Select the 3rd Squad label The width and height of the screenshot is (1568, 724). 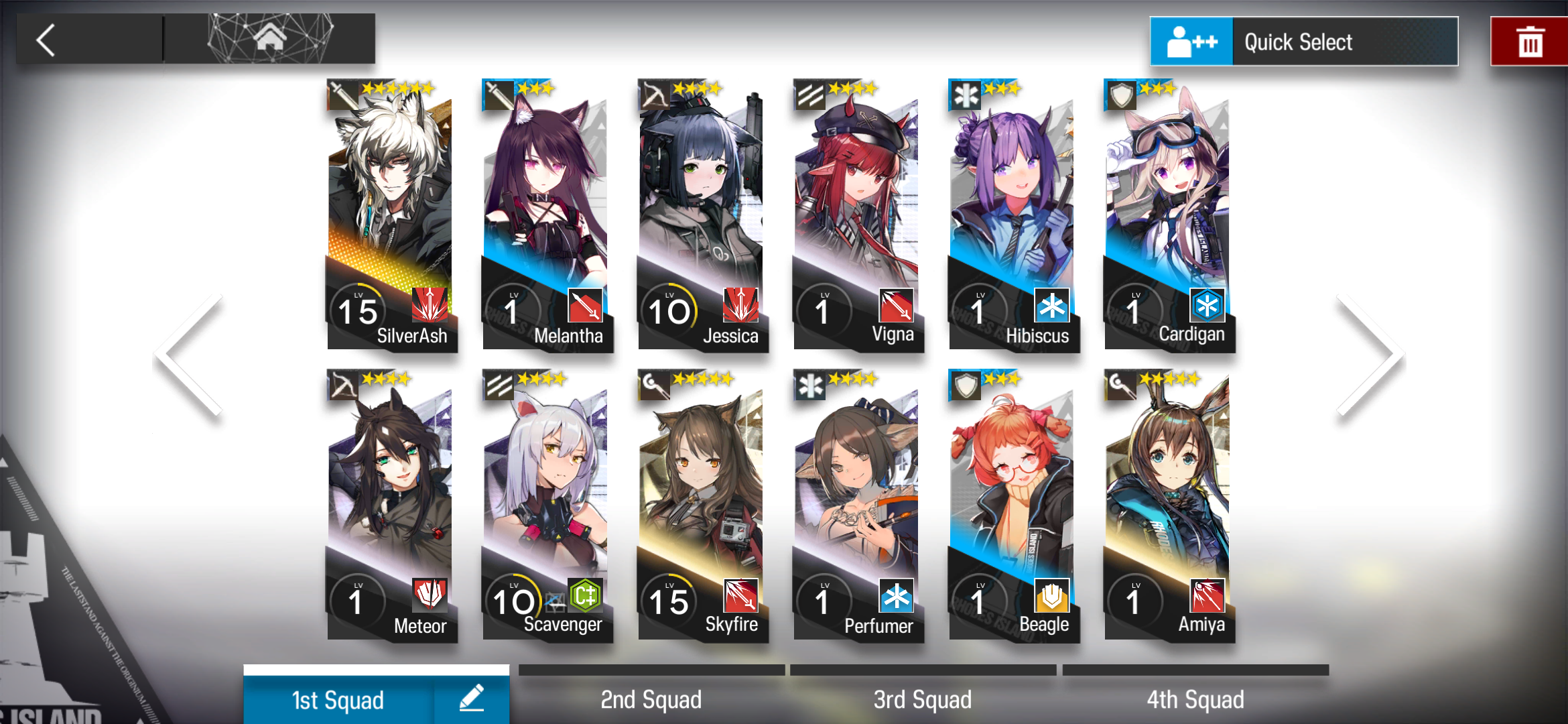coord(922,699)
